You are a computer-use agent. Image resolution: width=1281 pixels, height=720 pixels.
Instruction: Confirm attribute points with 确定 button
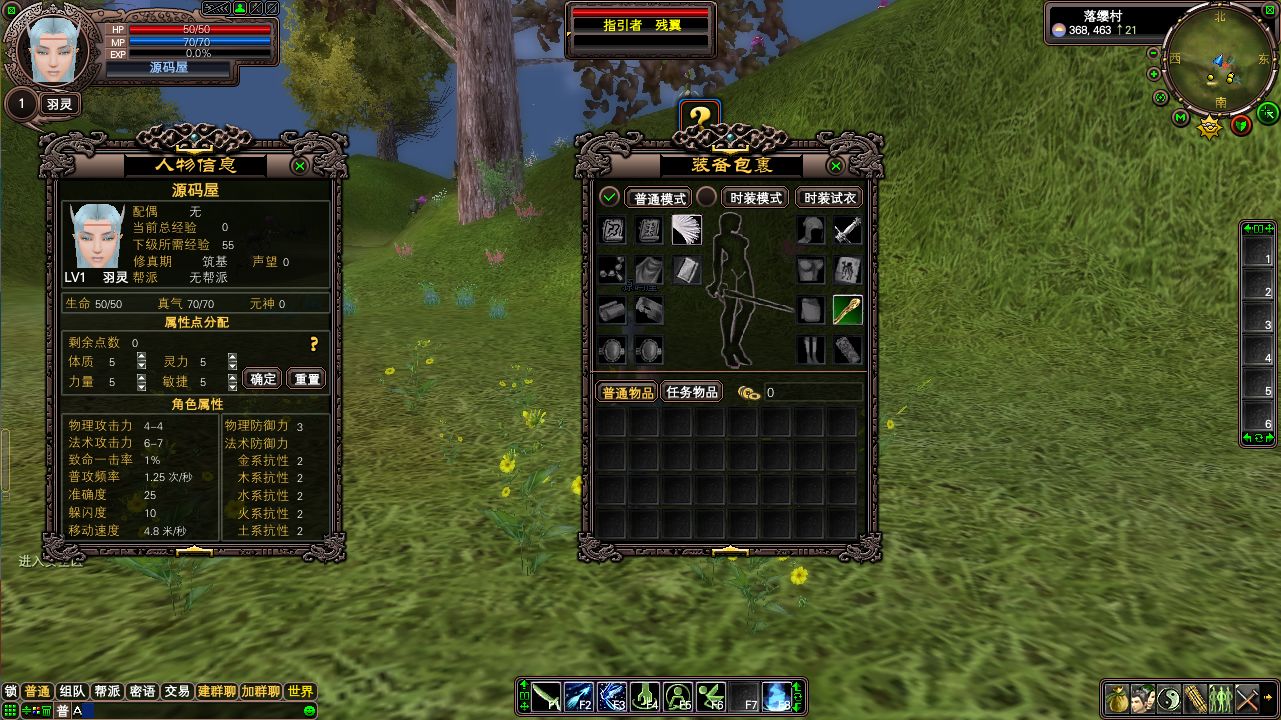click(263, 379)
